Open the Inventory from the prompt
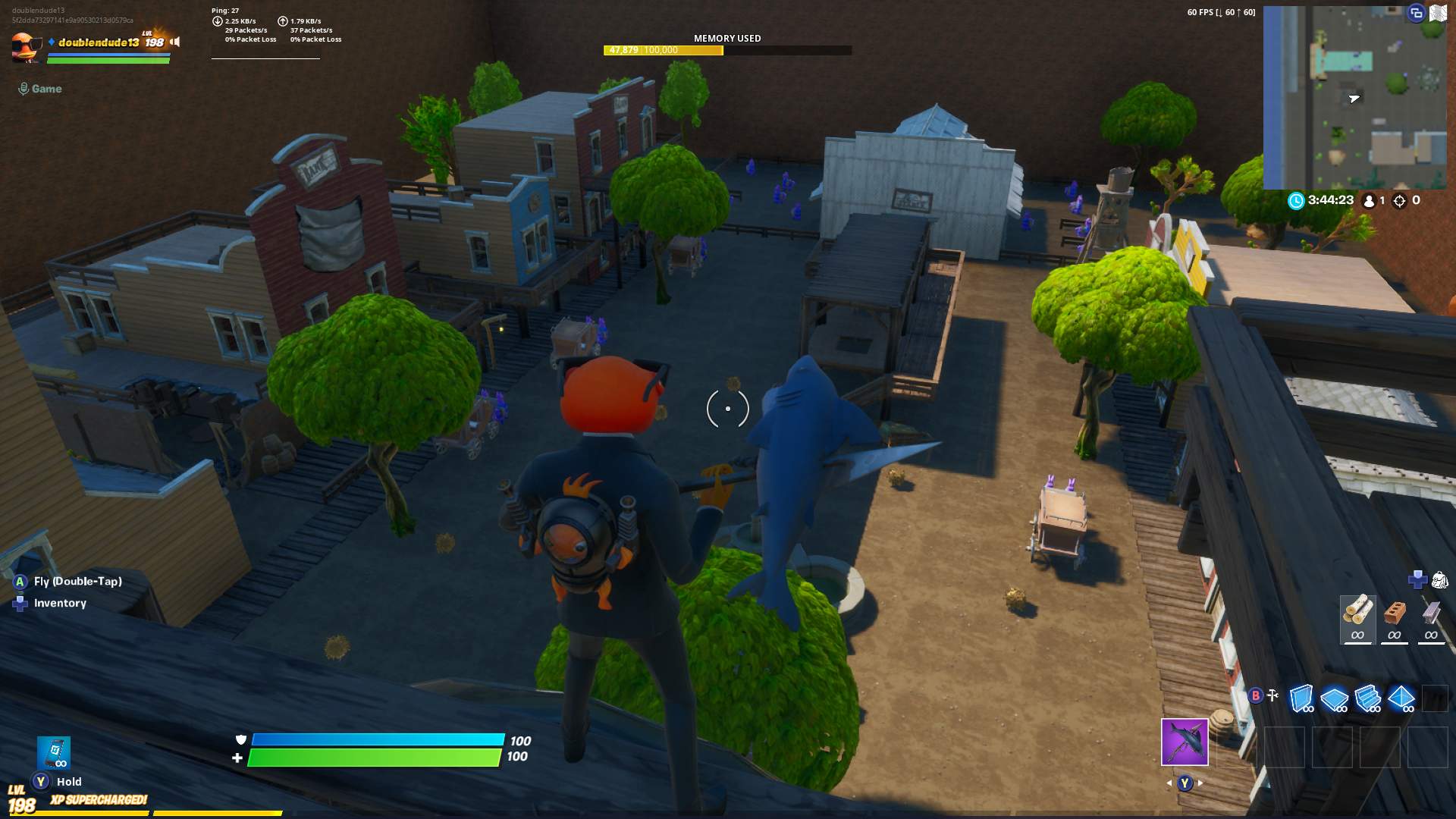 (x=60, y=603)
